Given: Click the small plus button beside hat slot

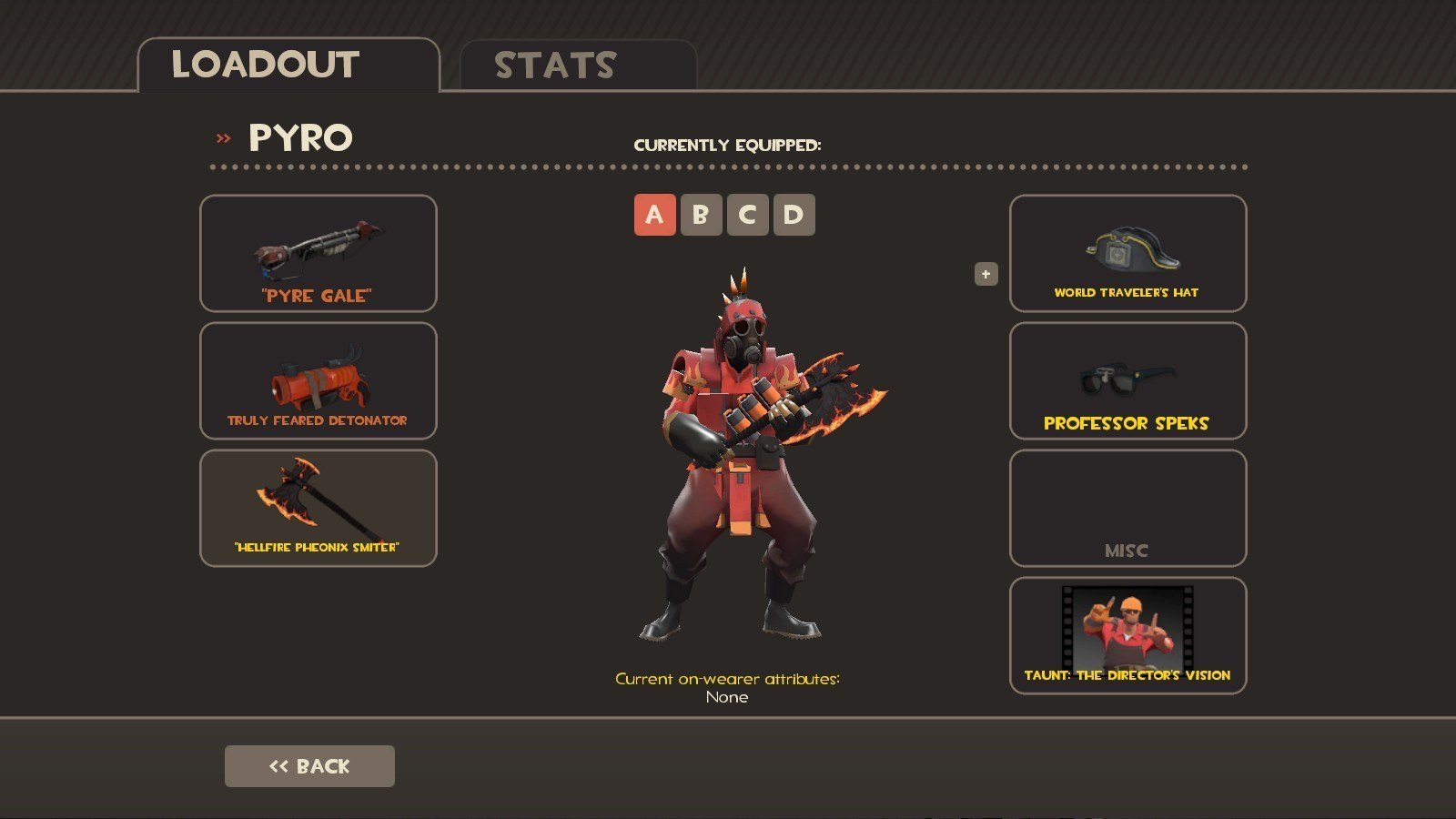Looking at the screenshot, I should point(986,274).
